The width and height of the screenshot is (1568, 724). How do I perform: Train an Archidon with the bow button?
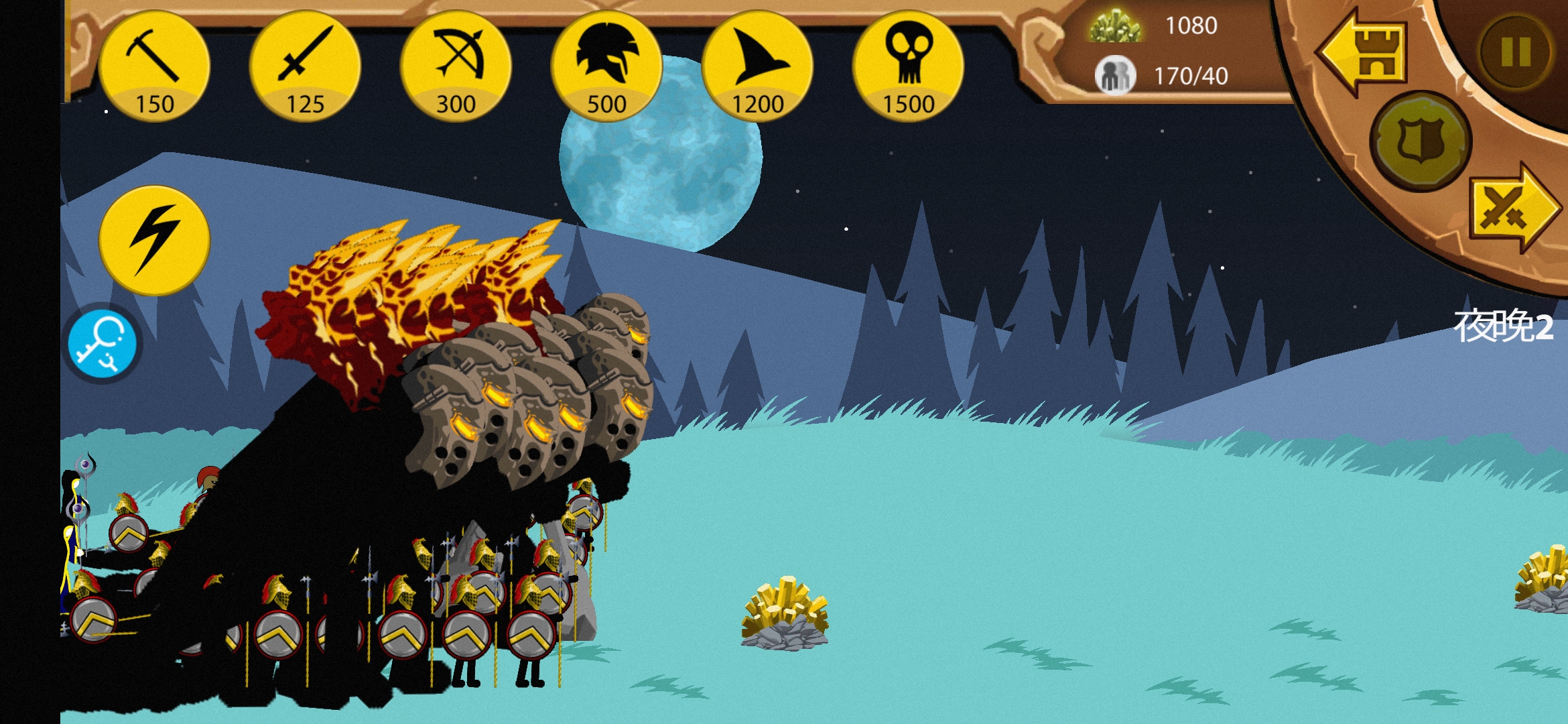click(456, 66)
